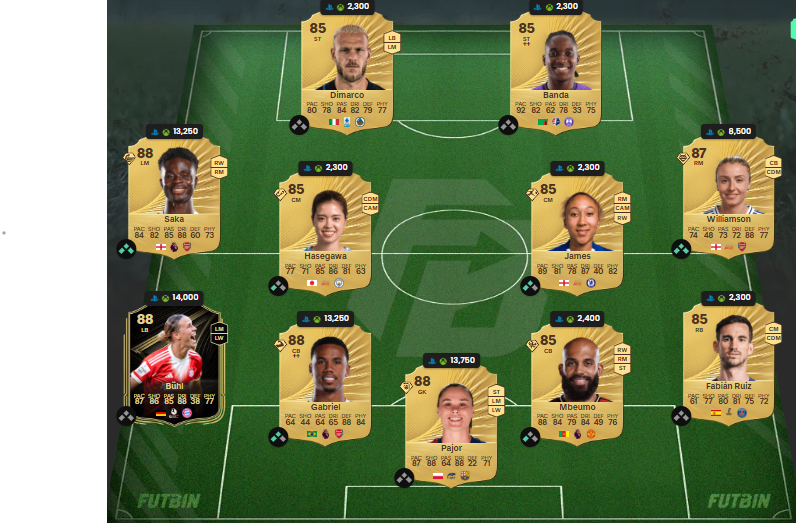This screenshot has height=523, width=796.
Task: Open chemistry style icon beside Dimarco's card
Action: [x=298, y=125]
